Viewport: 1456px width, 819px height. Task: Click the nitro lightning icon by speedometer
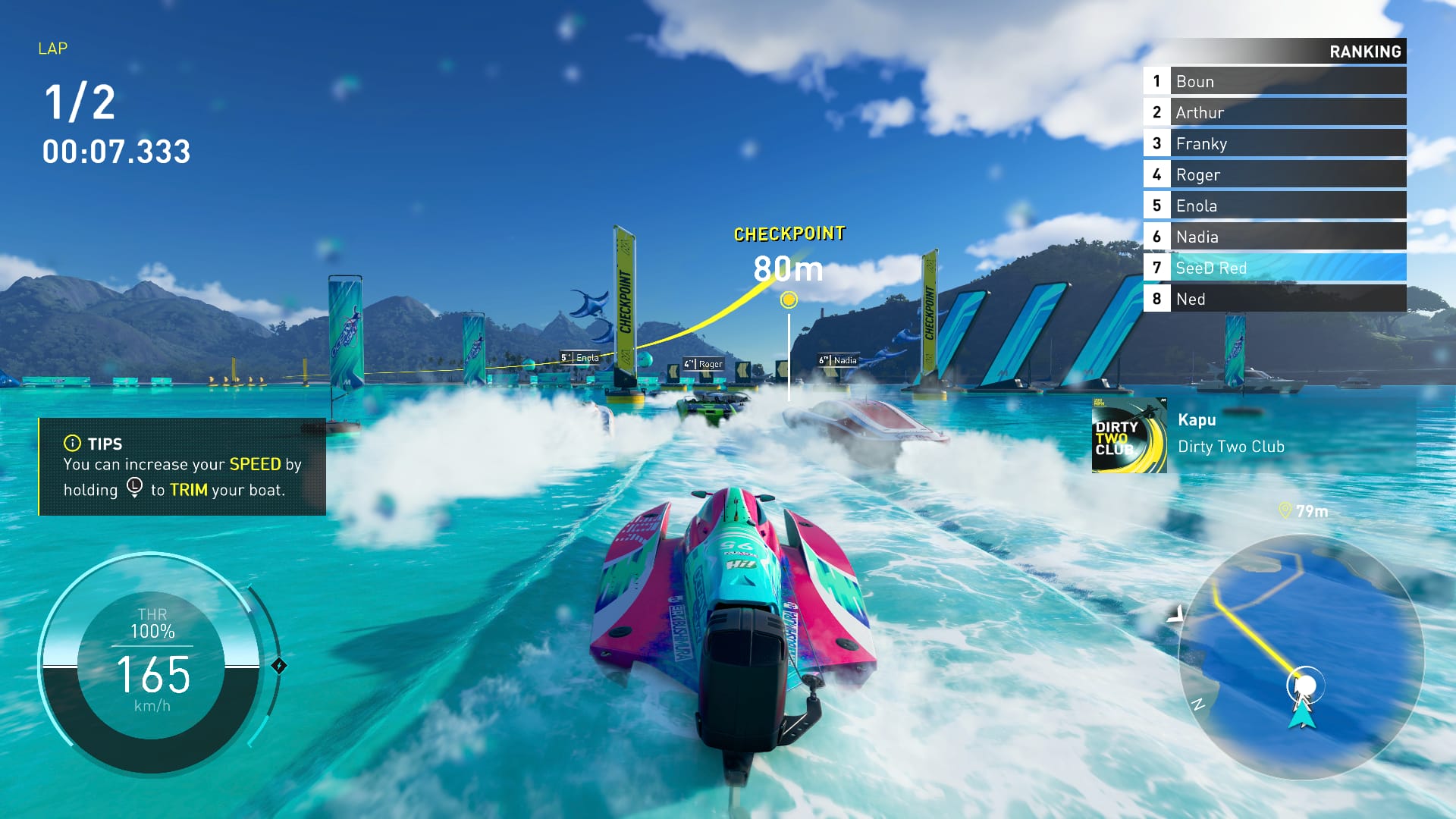coord(279,666)
